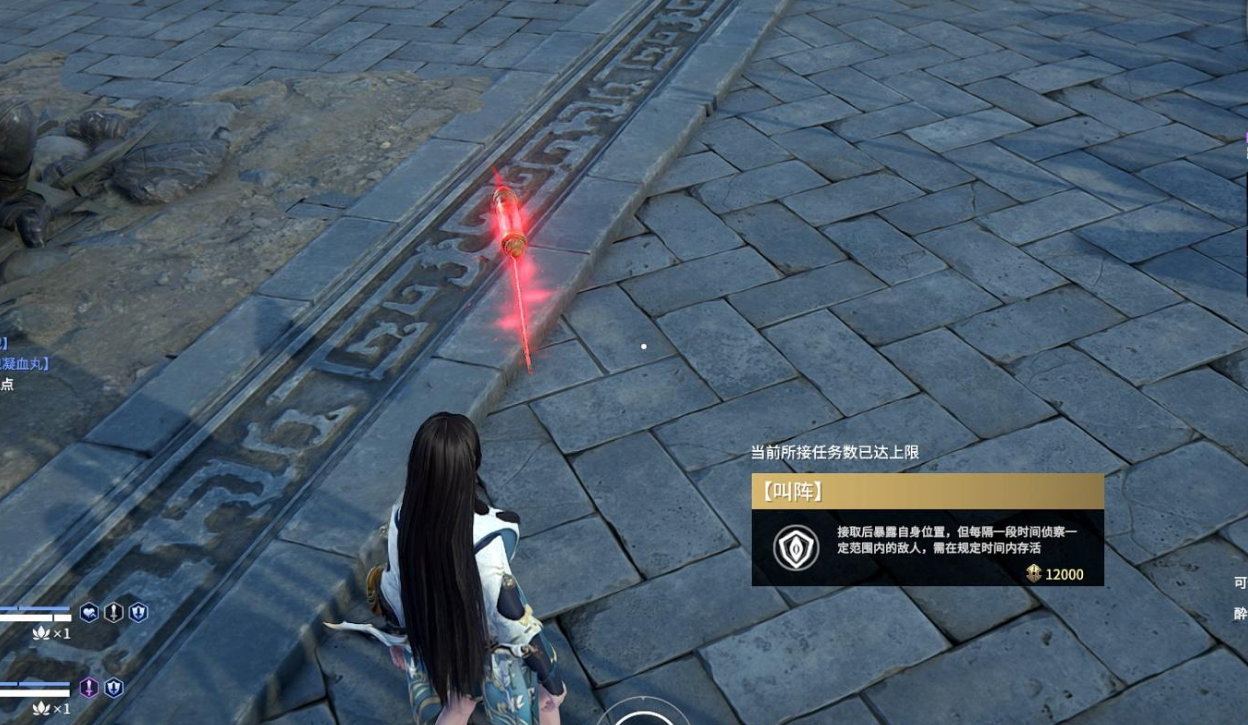Screen dimensions: 1248x725
Task: Click the purple sword status icon
Action: (x=90, y=687)
